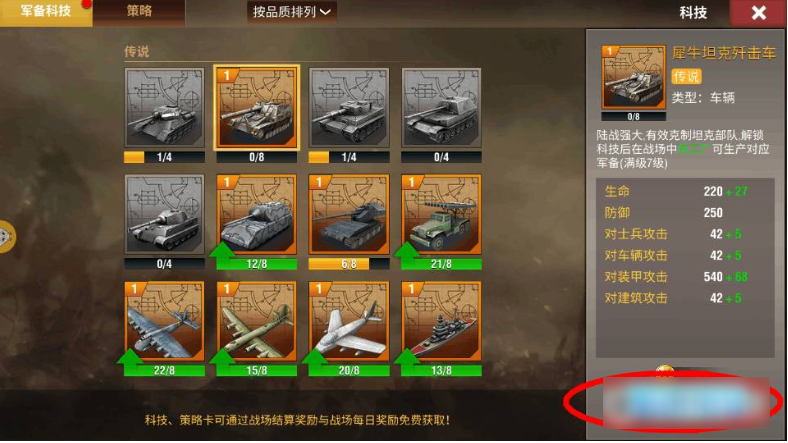Choose the locked grey tank card showing 0/4
The image size is (788, 443).
pos(164,214)
